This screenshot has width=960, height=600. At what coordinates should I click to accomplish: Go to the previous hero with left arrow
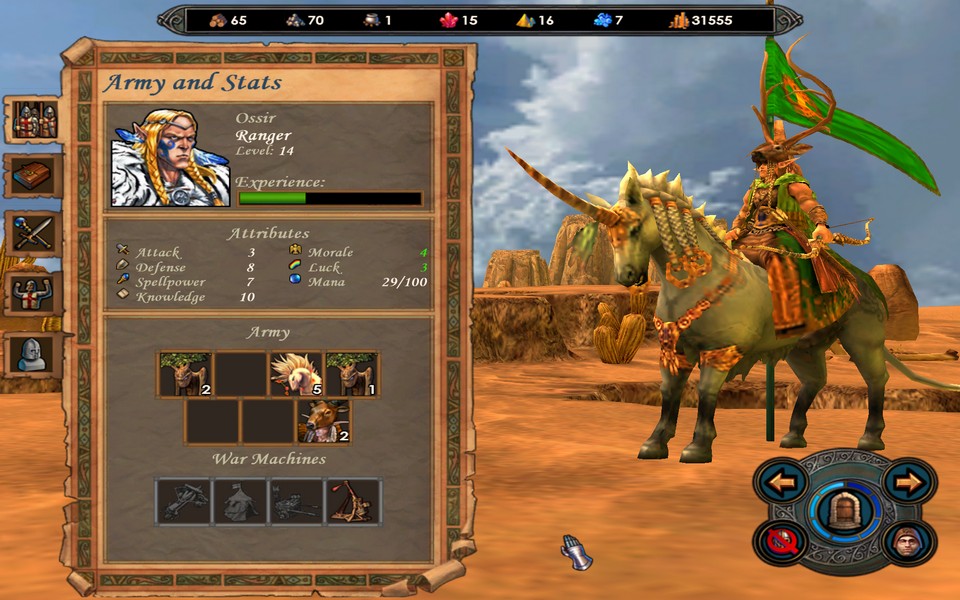[782, 484]
